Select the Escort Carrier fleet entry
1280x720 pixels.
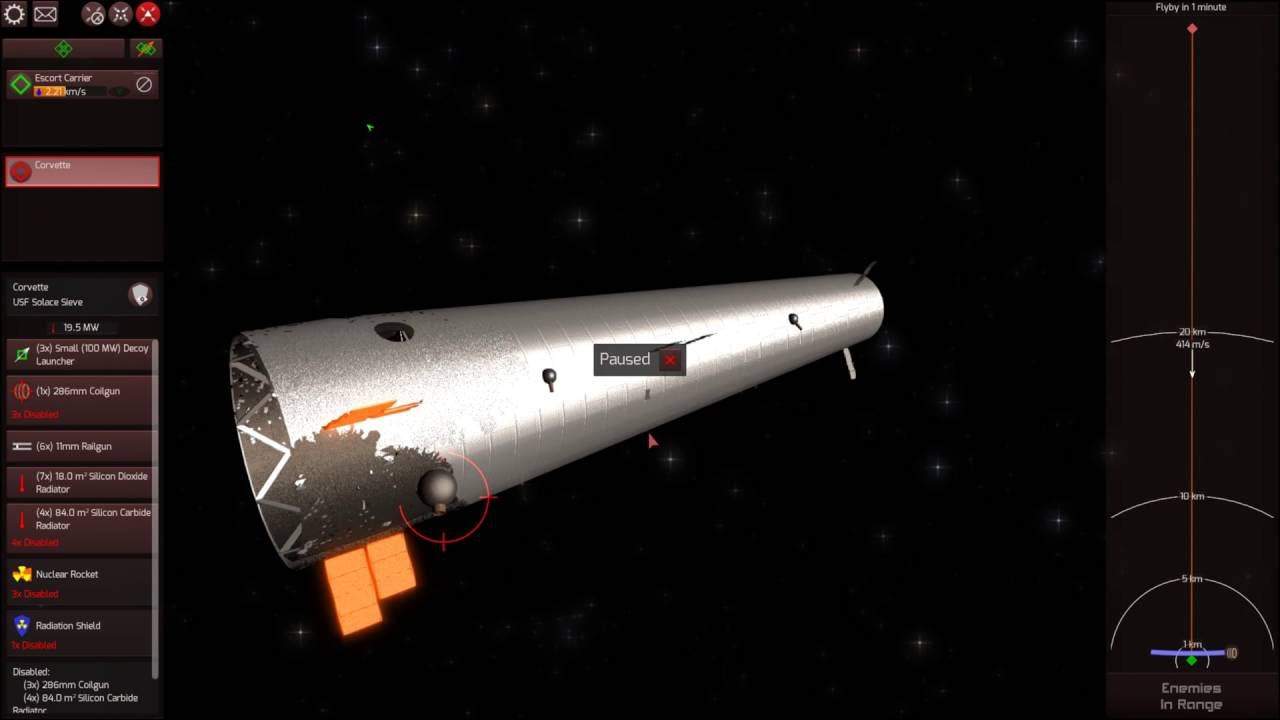click(70, 85)
